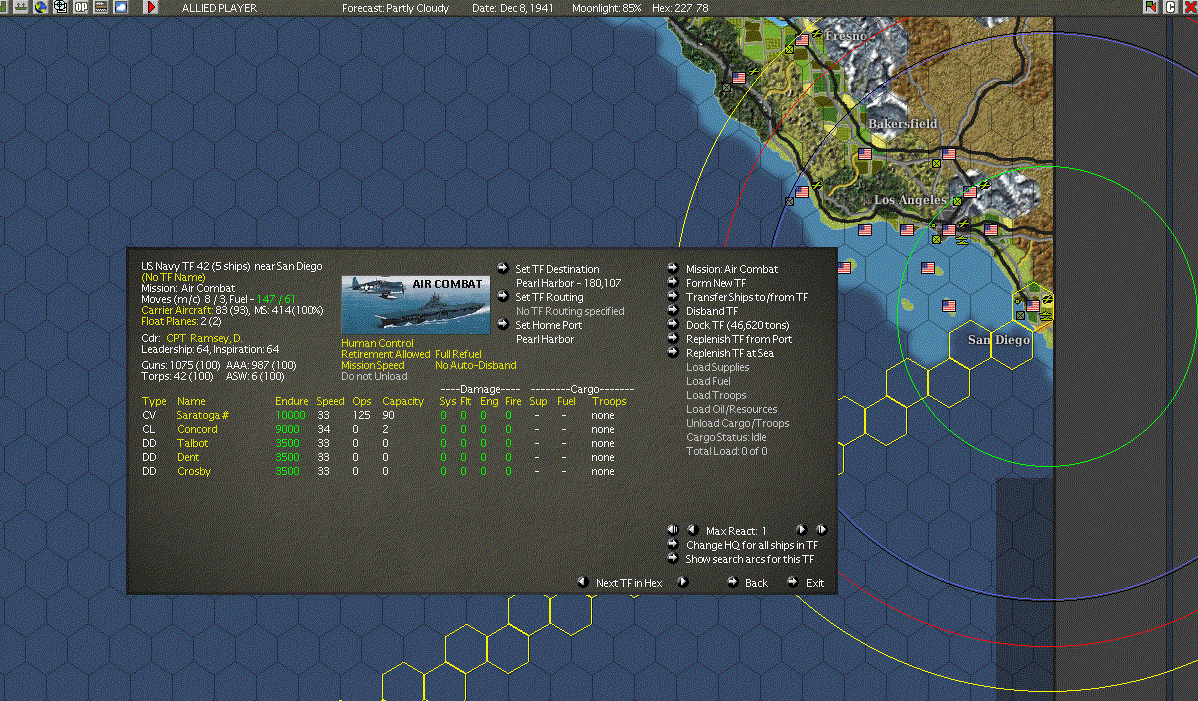The image size is (1198, 701).
Task: Click the red end-turn arrow in toolbar
Action: (152, 8)
